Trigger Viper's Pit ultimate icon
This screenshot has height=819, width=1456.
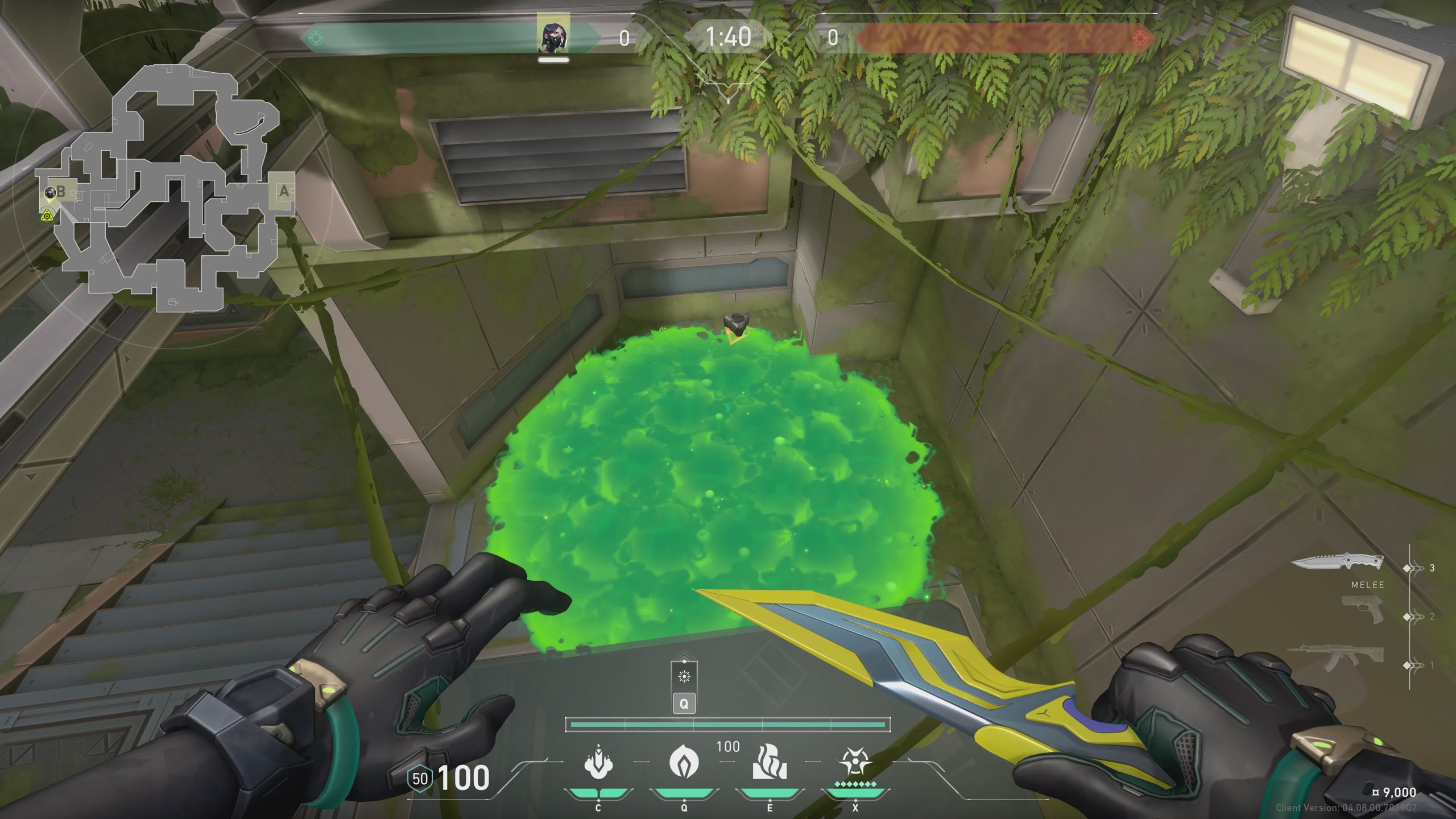coord(855,762)
